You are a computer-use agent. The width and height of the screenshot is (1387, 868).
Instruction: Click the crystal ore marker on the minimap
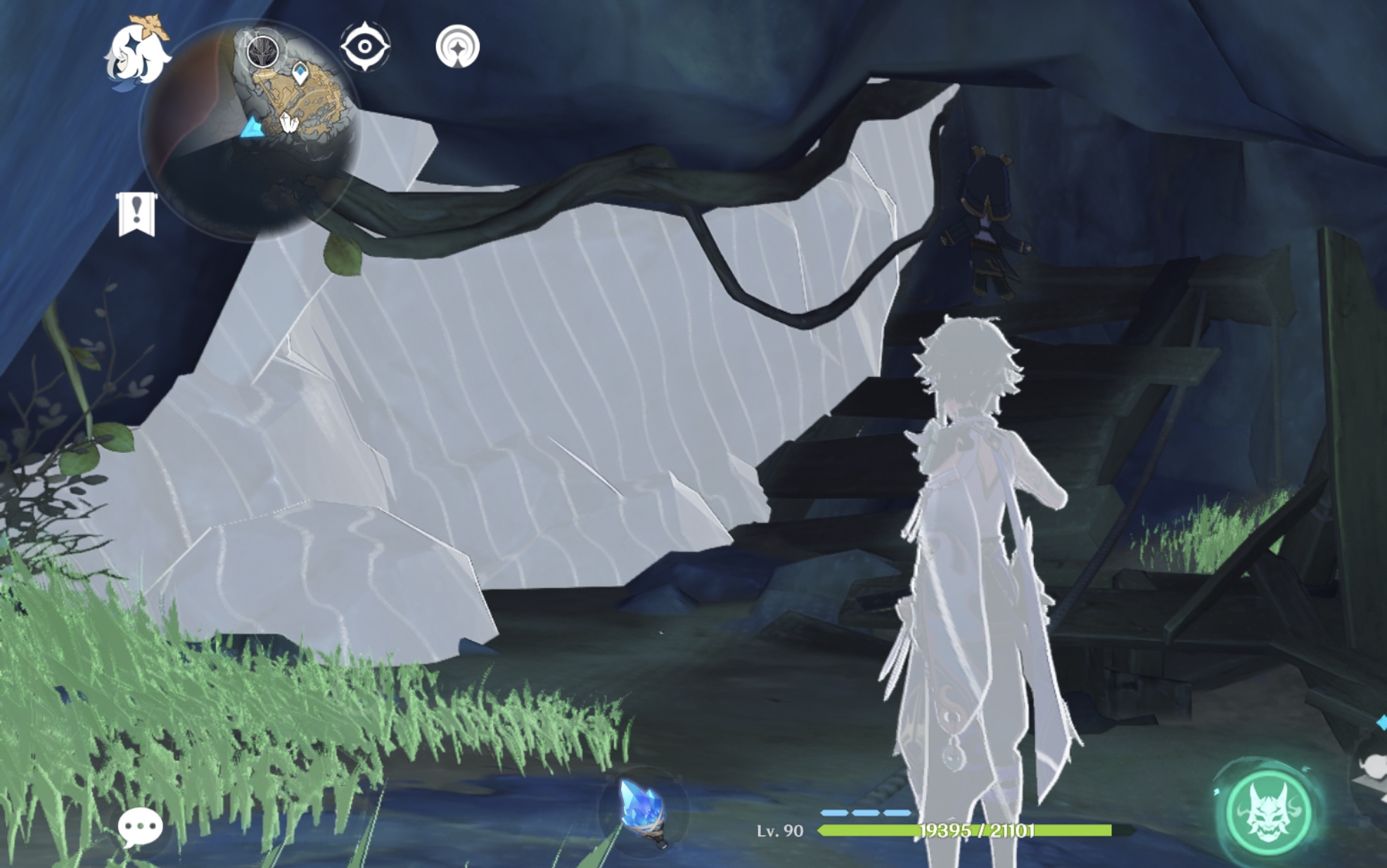288,122
